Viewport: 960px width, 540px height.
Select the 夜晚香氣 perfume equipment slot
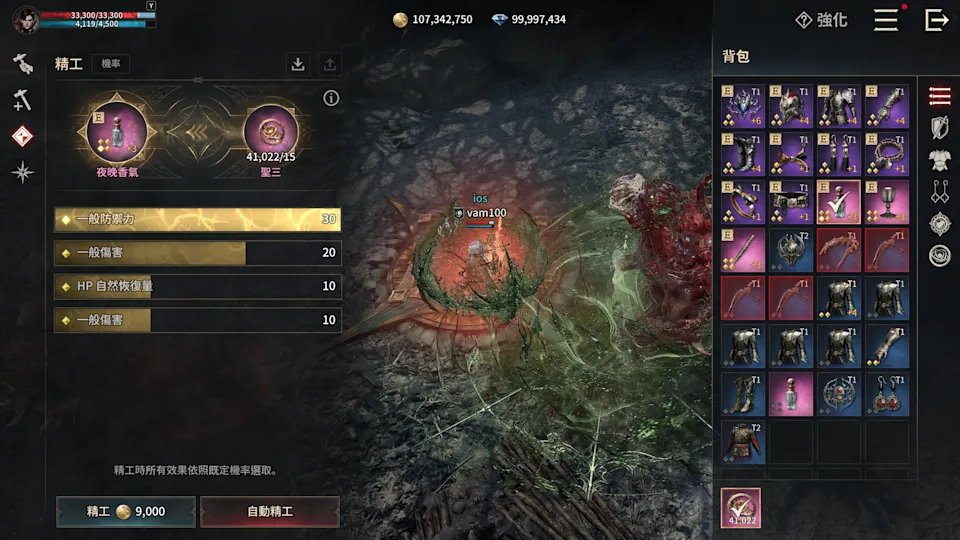pyautogui.click(x=116, y=132)
